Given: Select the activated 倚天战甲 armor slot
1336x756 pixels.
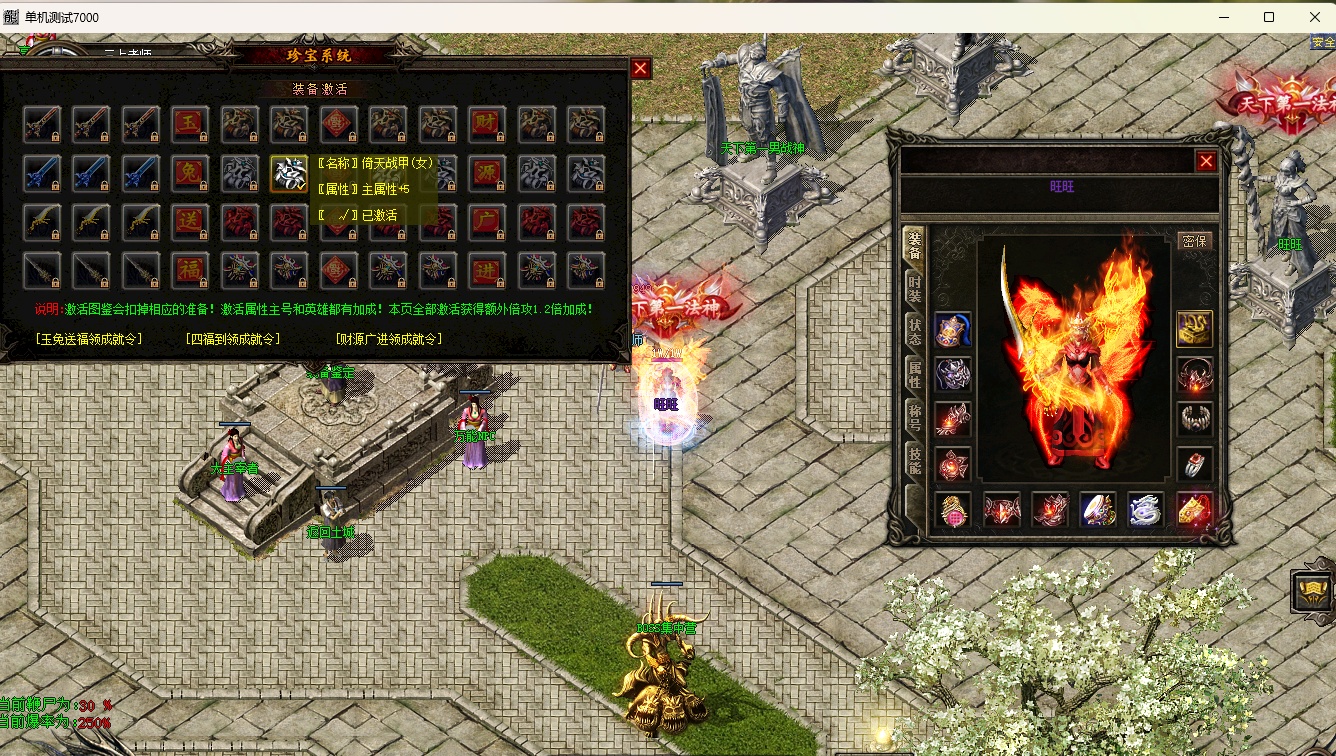Looking at the screenshot, I should [288, 173].
